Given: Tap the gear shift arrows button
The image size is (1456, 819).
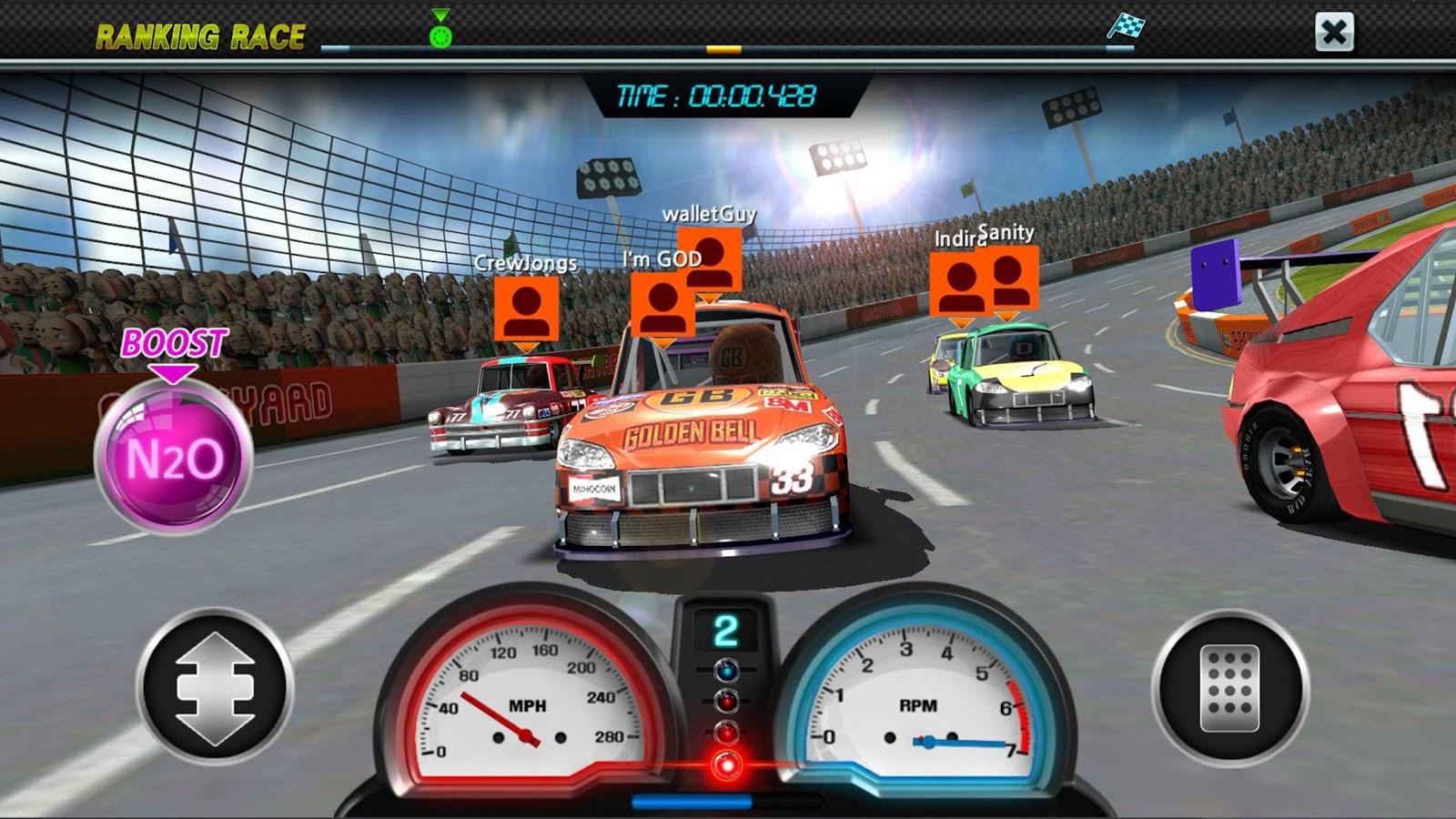Looking at the screenshot, I should coord(215,687).
